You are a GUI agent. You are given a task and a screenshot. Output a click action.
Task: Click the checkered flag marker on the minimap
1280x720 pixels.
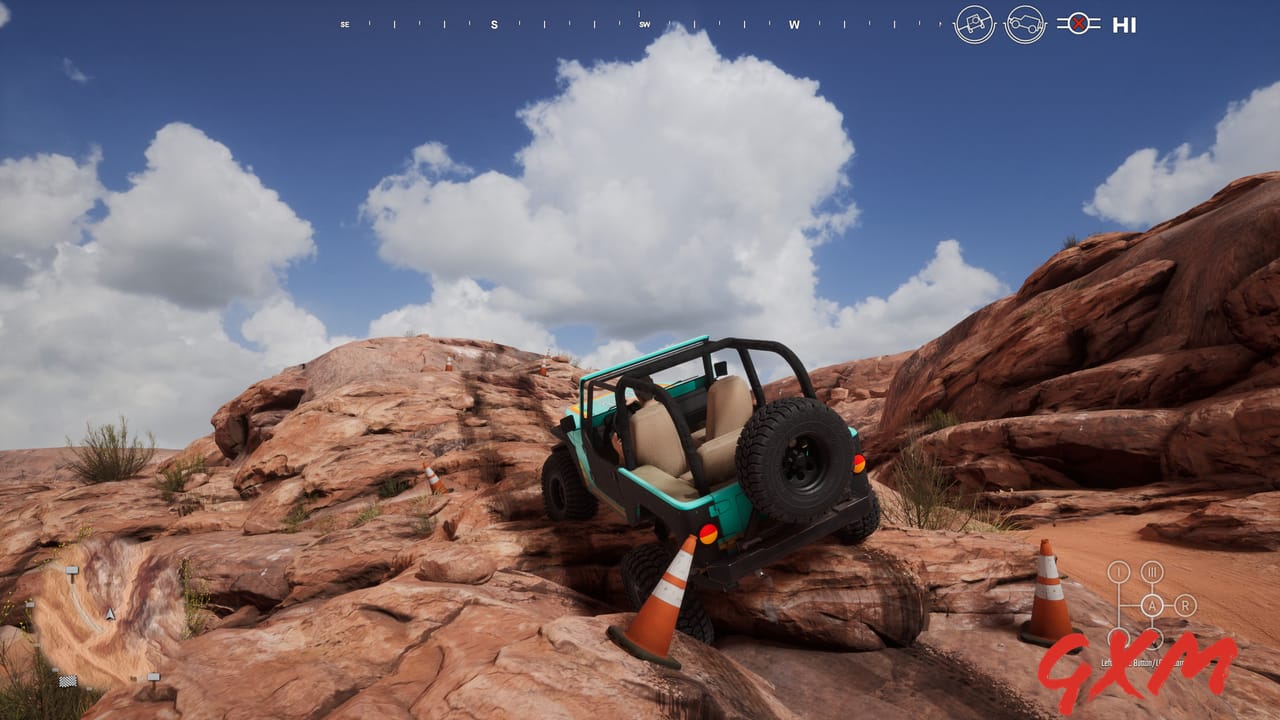(67, 681)
